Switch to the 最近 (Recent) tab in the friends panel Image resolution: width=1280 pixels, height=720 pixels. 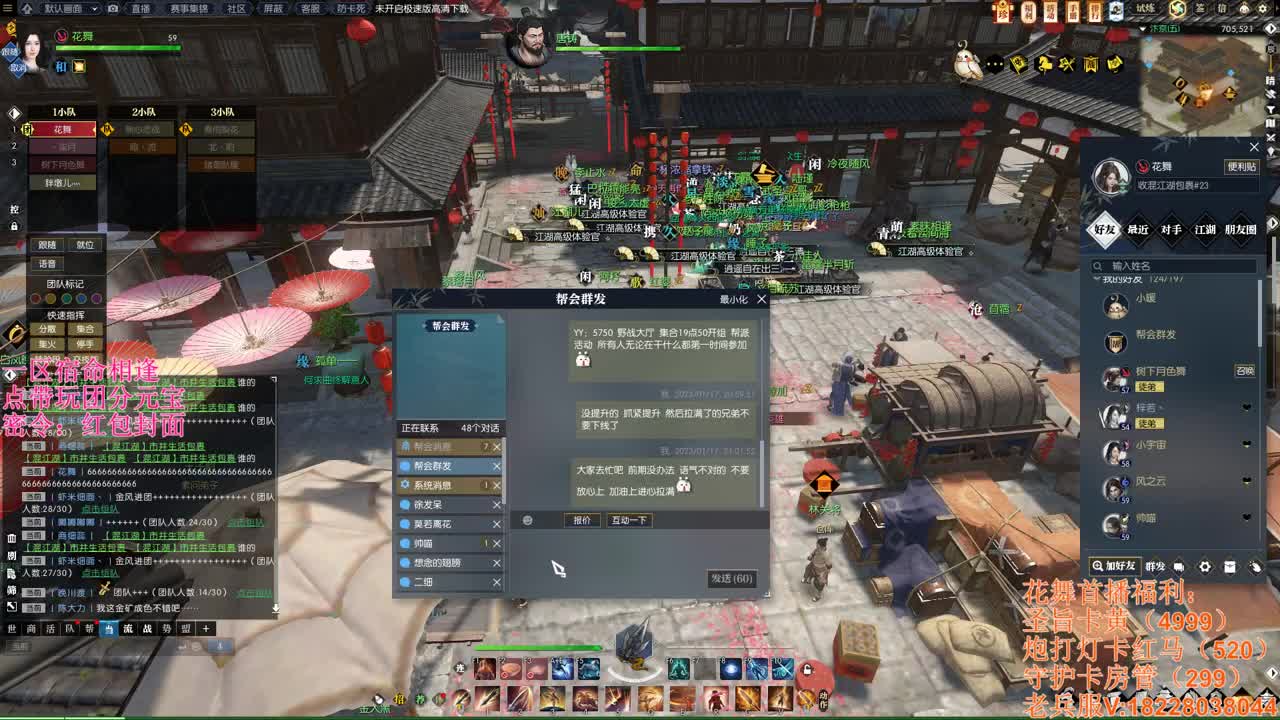1138,230
